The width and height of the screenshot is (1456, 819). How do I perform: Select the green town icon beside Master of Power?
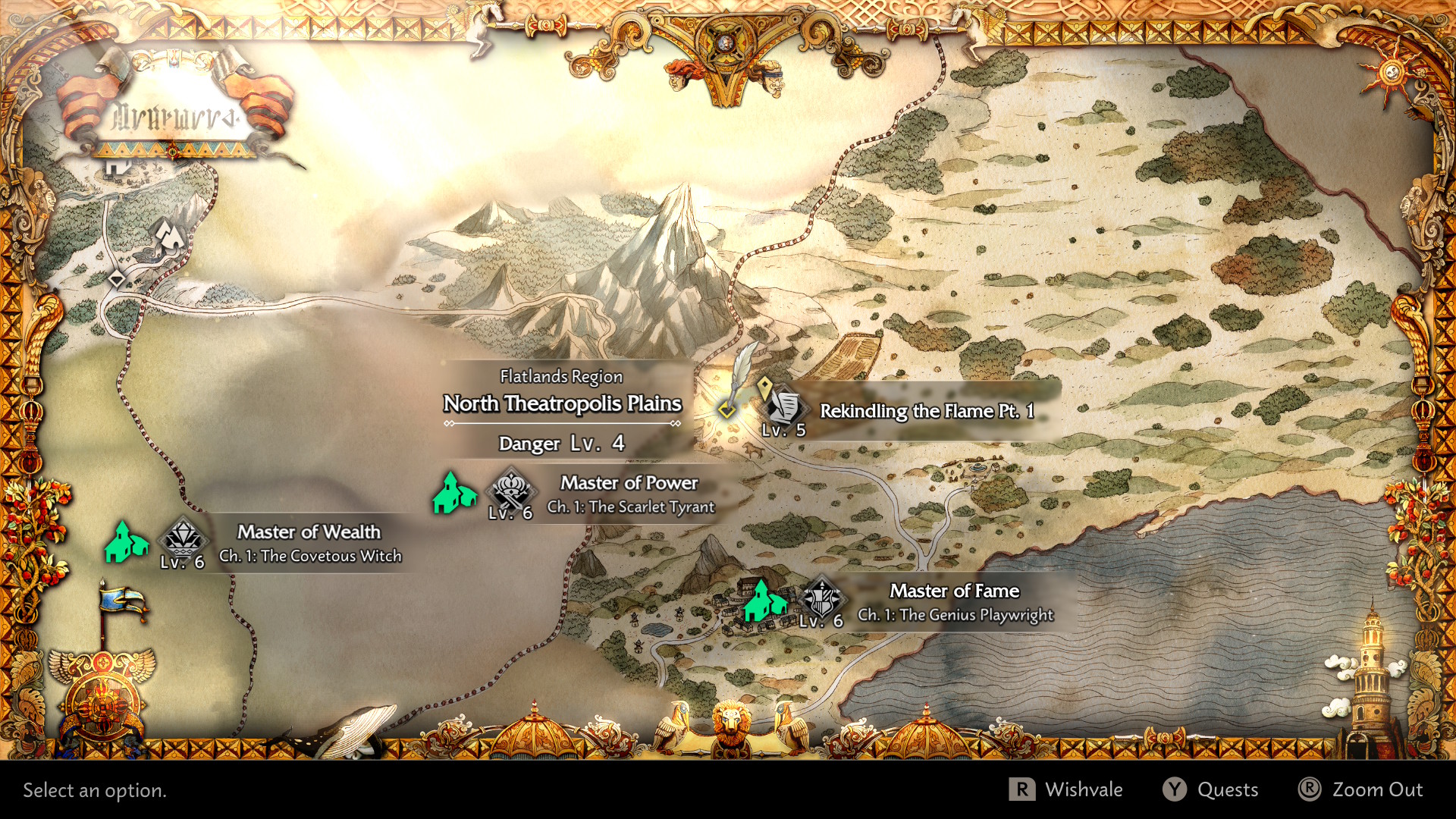tap(453, 492)
